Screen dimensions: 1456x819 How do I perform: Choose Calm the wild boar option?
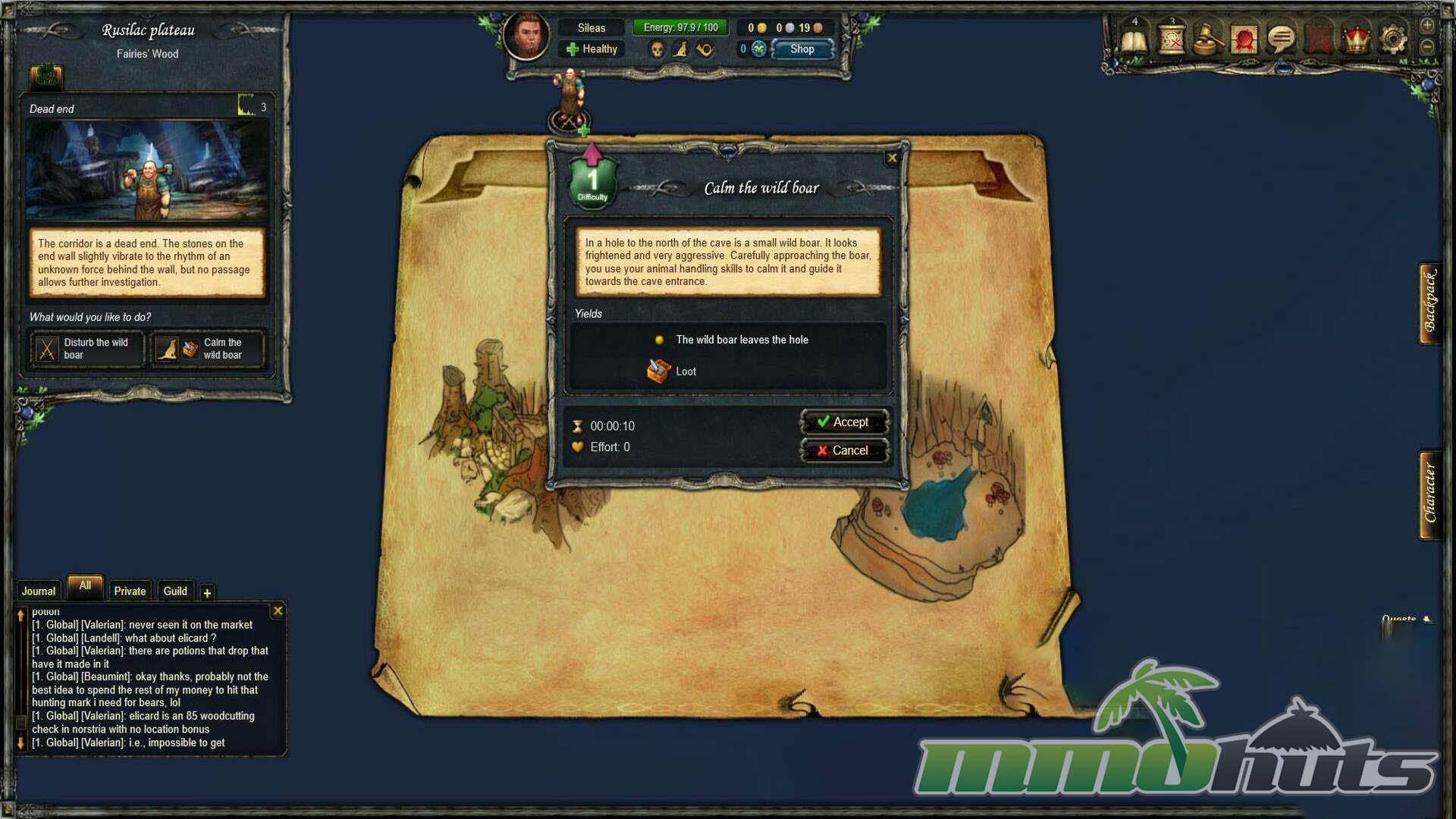pyautogui.click(x=208, y=349)
